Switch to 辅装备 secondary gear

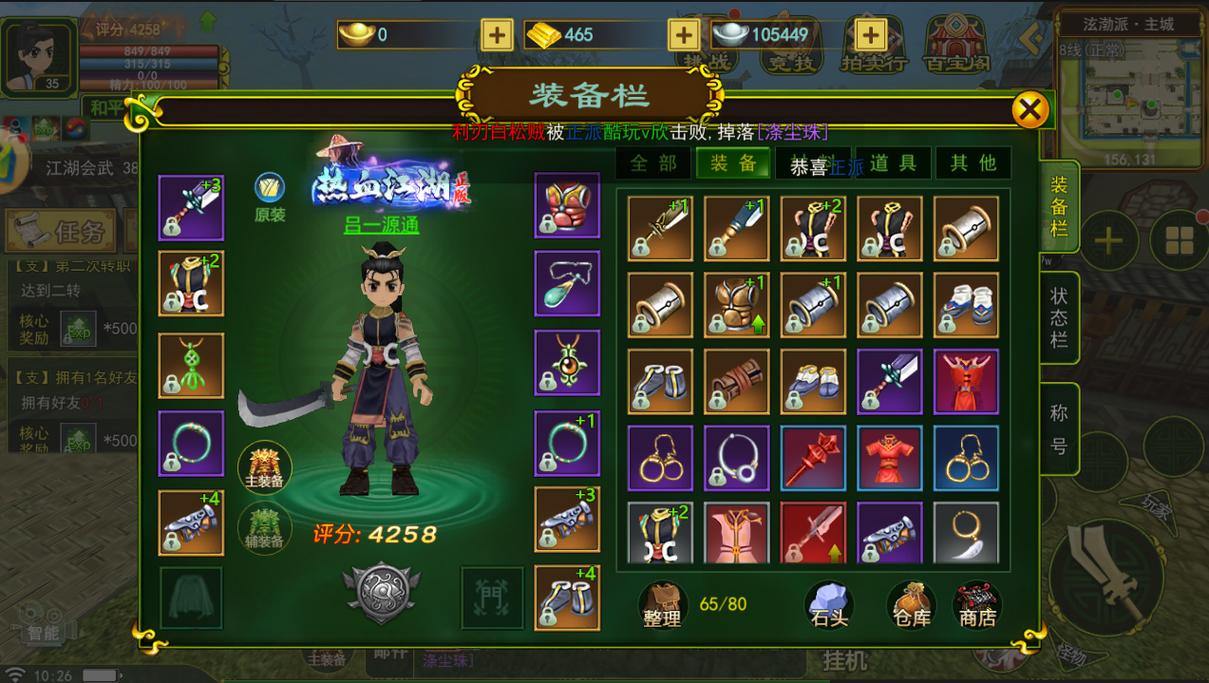(x=265, y=526)
